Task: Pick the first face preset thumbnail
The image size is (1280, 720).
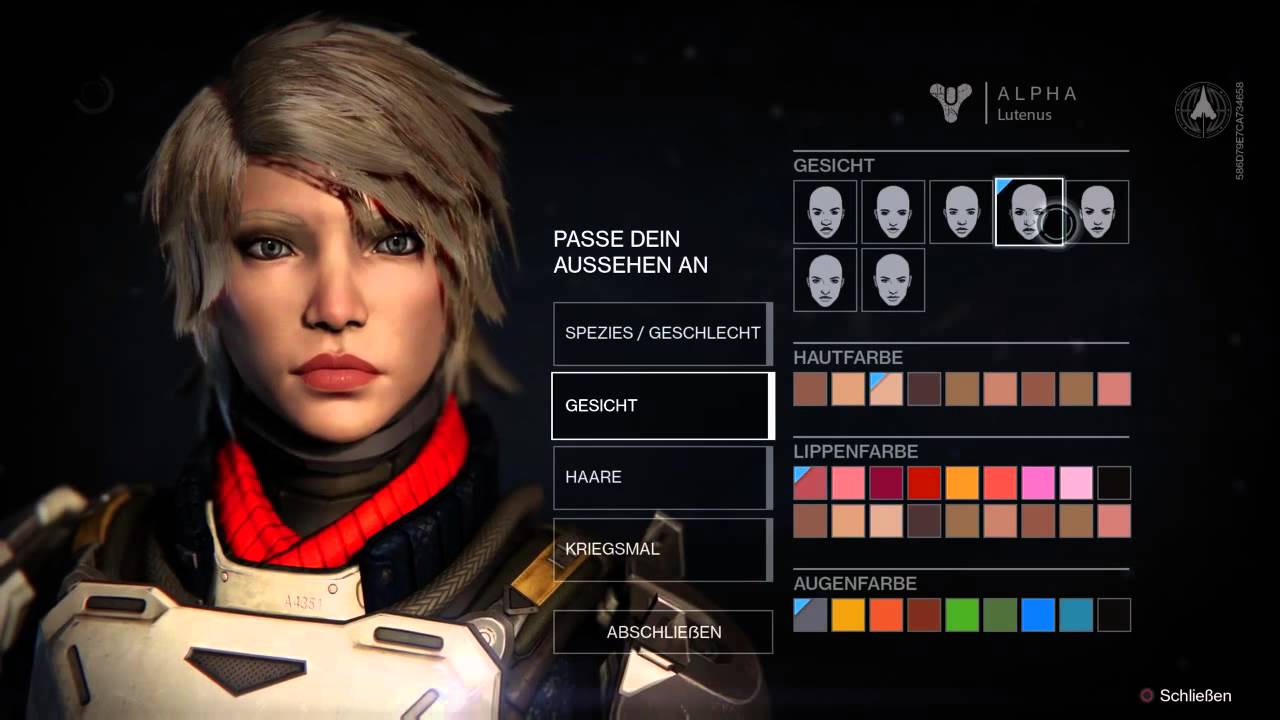Action: 825,212
